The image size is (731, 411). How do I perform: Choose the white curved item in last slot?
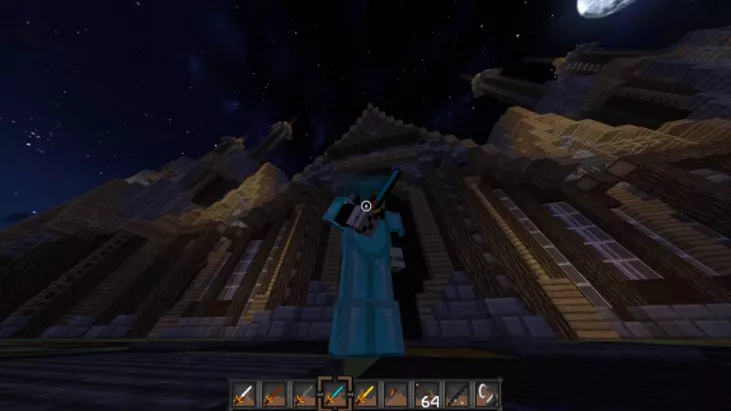487,393
